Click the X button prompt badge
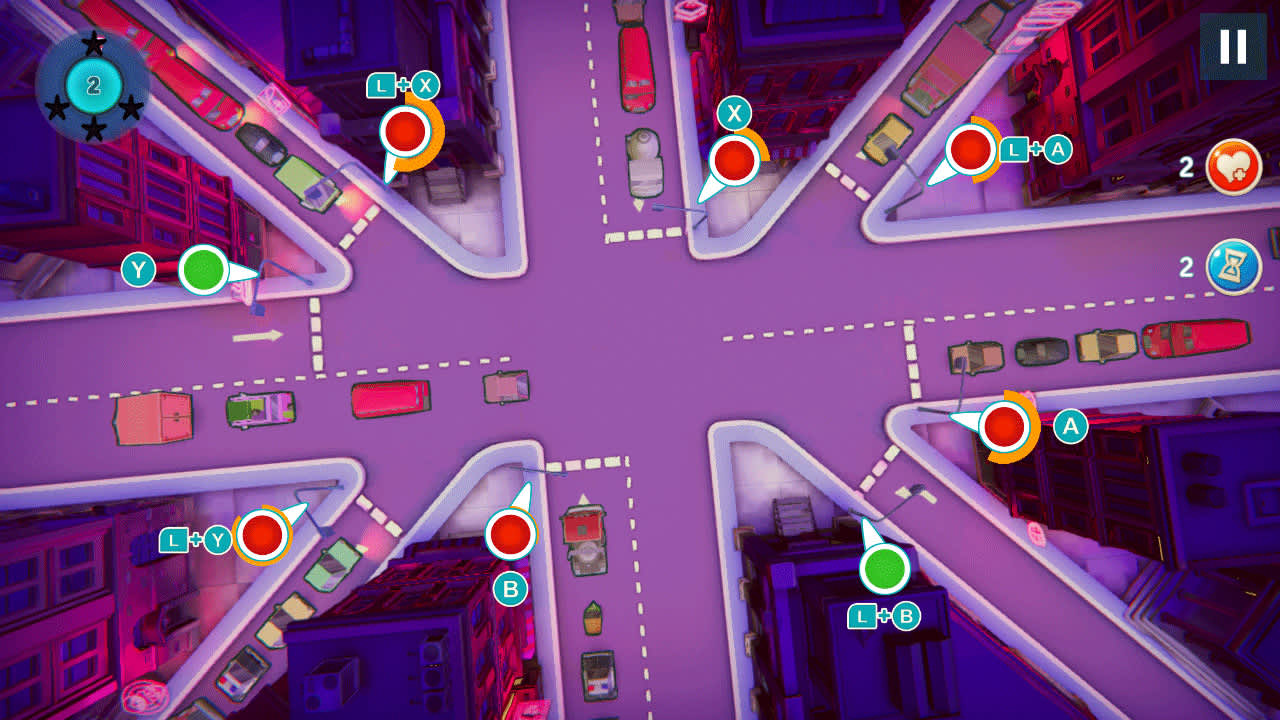 pyautogui.click(x=733, y=111)
